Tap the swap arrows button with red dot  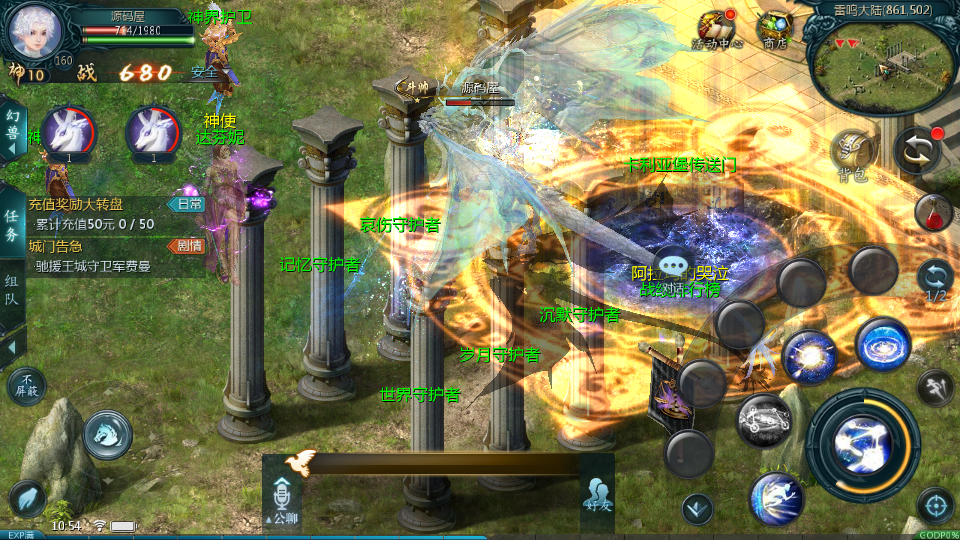click(916, 151)
